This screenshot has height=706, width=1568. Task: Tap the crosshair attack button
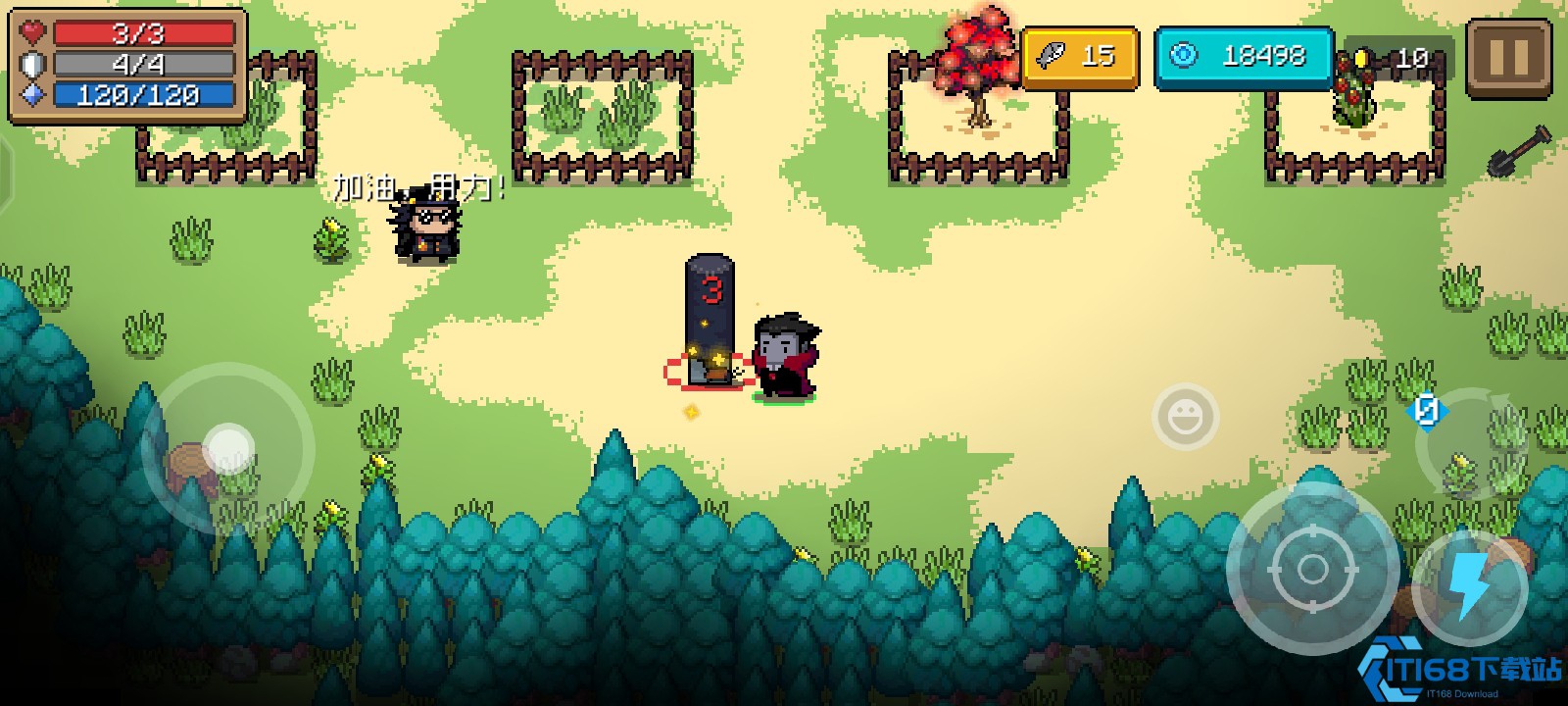pos(1312,569)
